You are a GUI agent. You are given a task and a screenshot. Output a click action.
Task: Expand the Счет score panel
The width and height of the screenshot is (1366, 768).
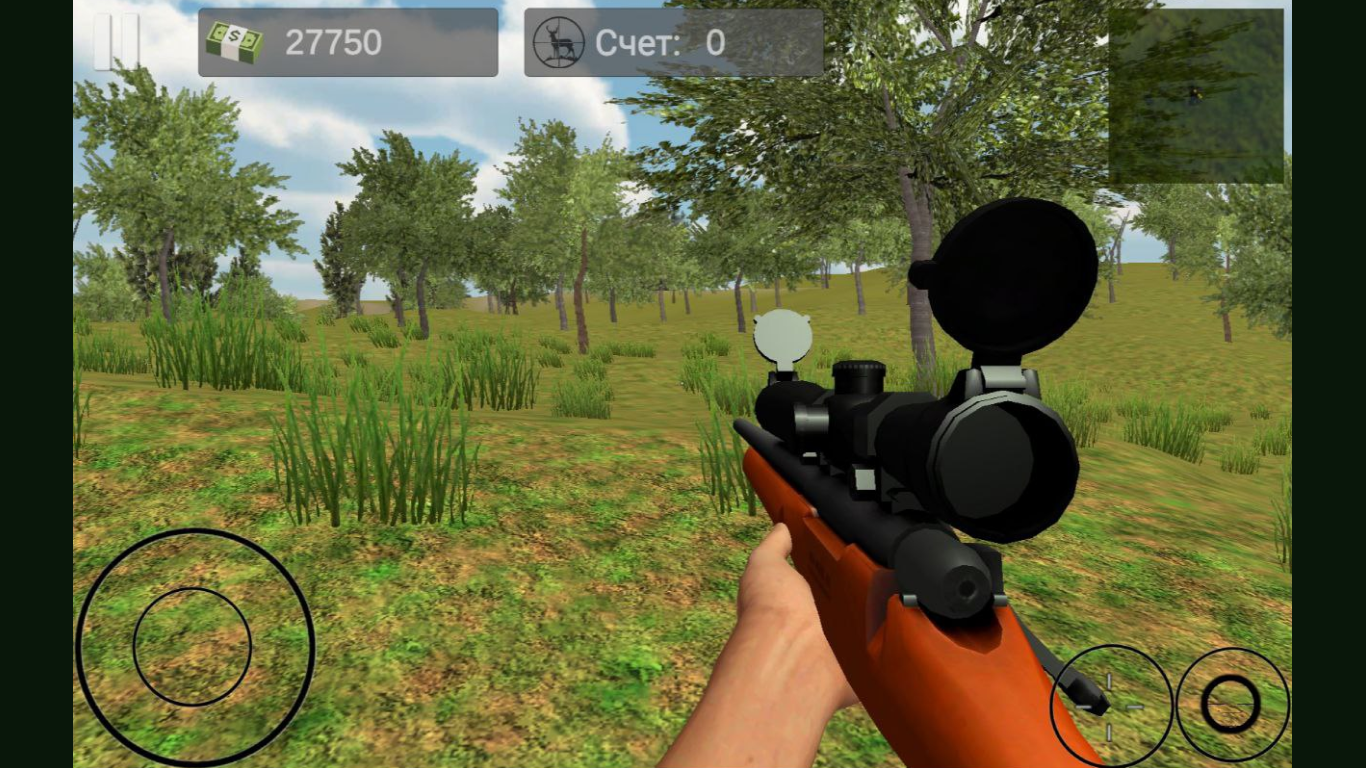click(673, 42)
